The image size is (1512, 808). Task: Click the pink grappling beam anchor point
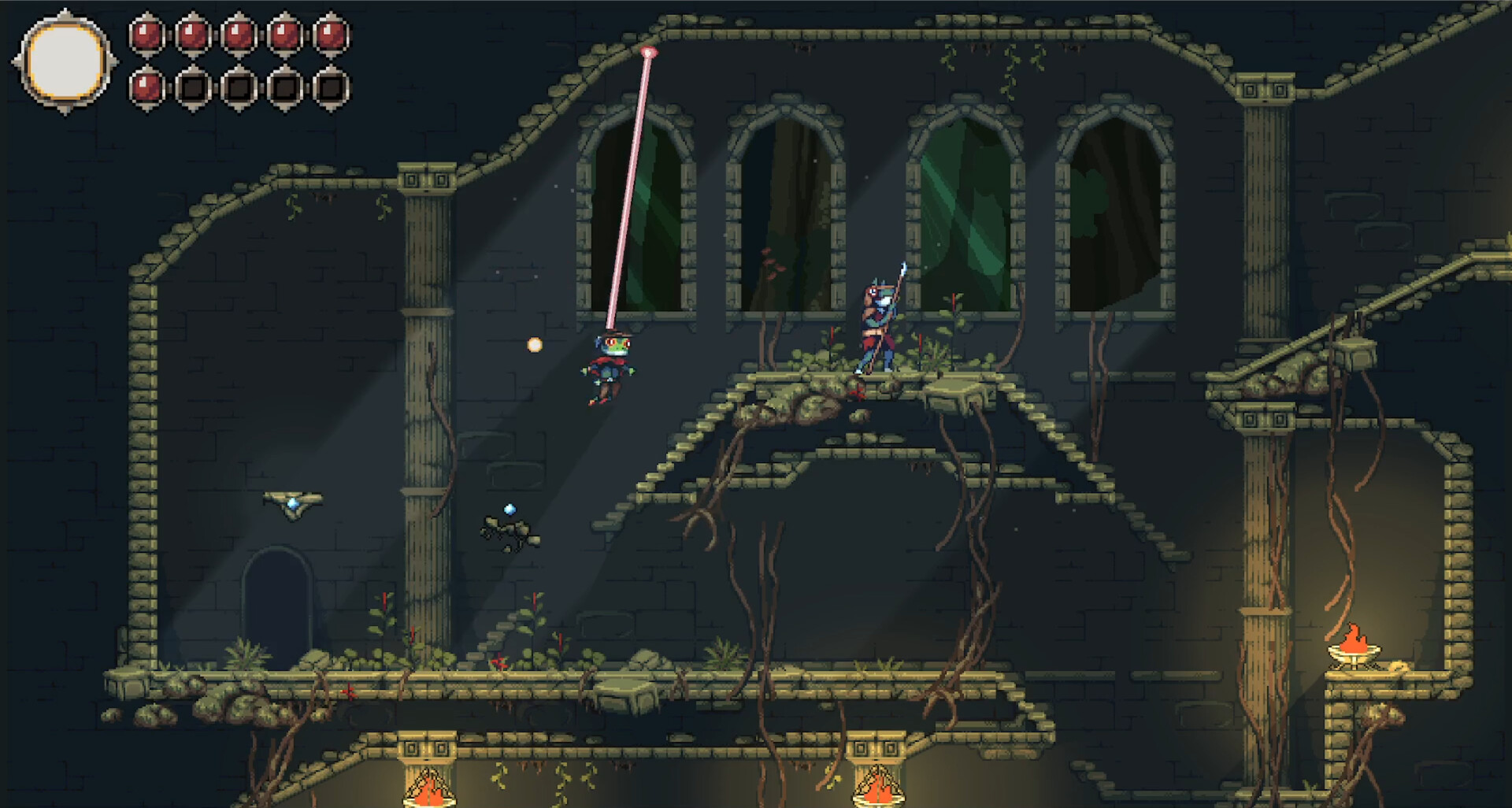pos(649,54)
